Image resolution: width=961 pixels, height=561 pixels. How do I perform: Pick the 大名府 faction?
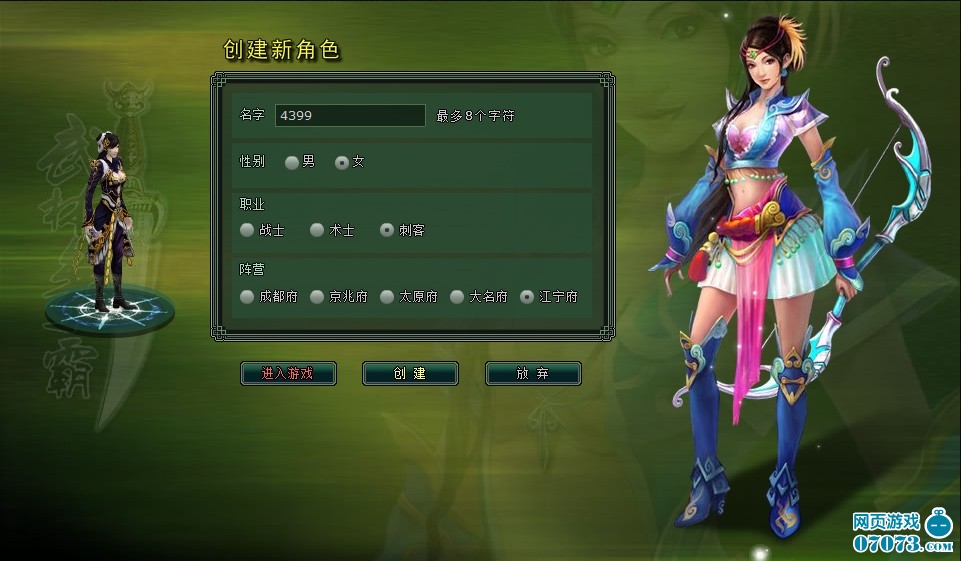coord(457,297)
